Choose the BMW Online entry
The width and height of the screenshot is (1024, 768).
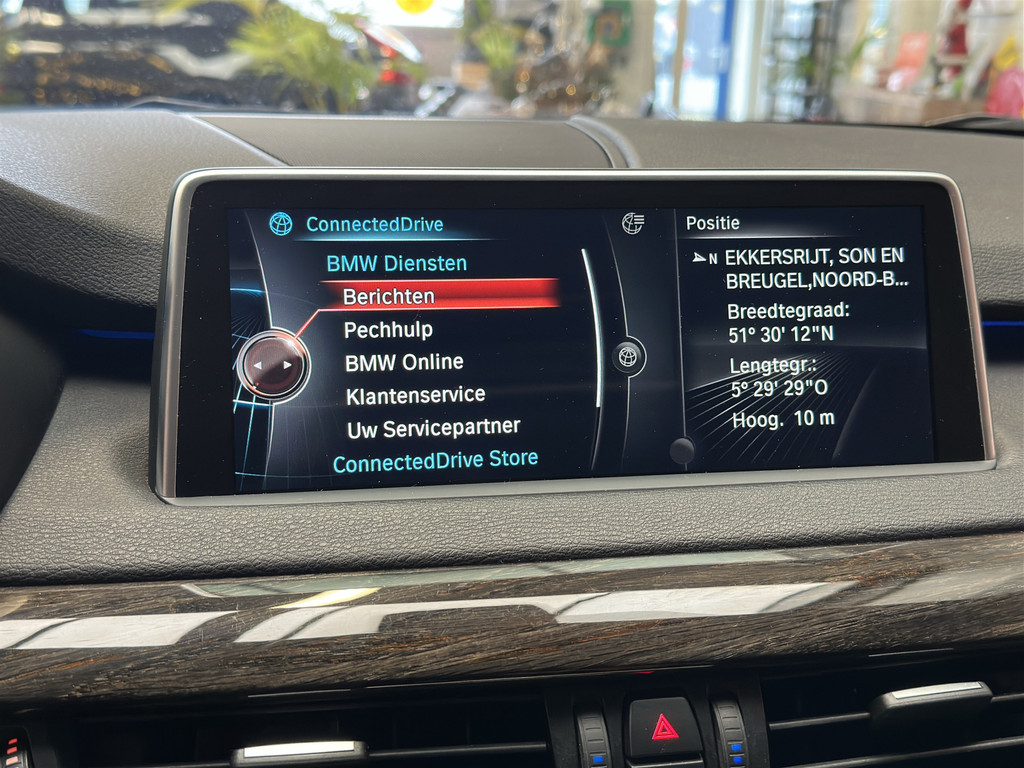pyautogui.click(x=404, y=362)
